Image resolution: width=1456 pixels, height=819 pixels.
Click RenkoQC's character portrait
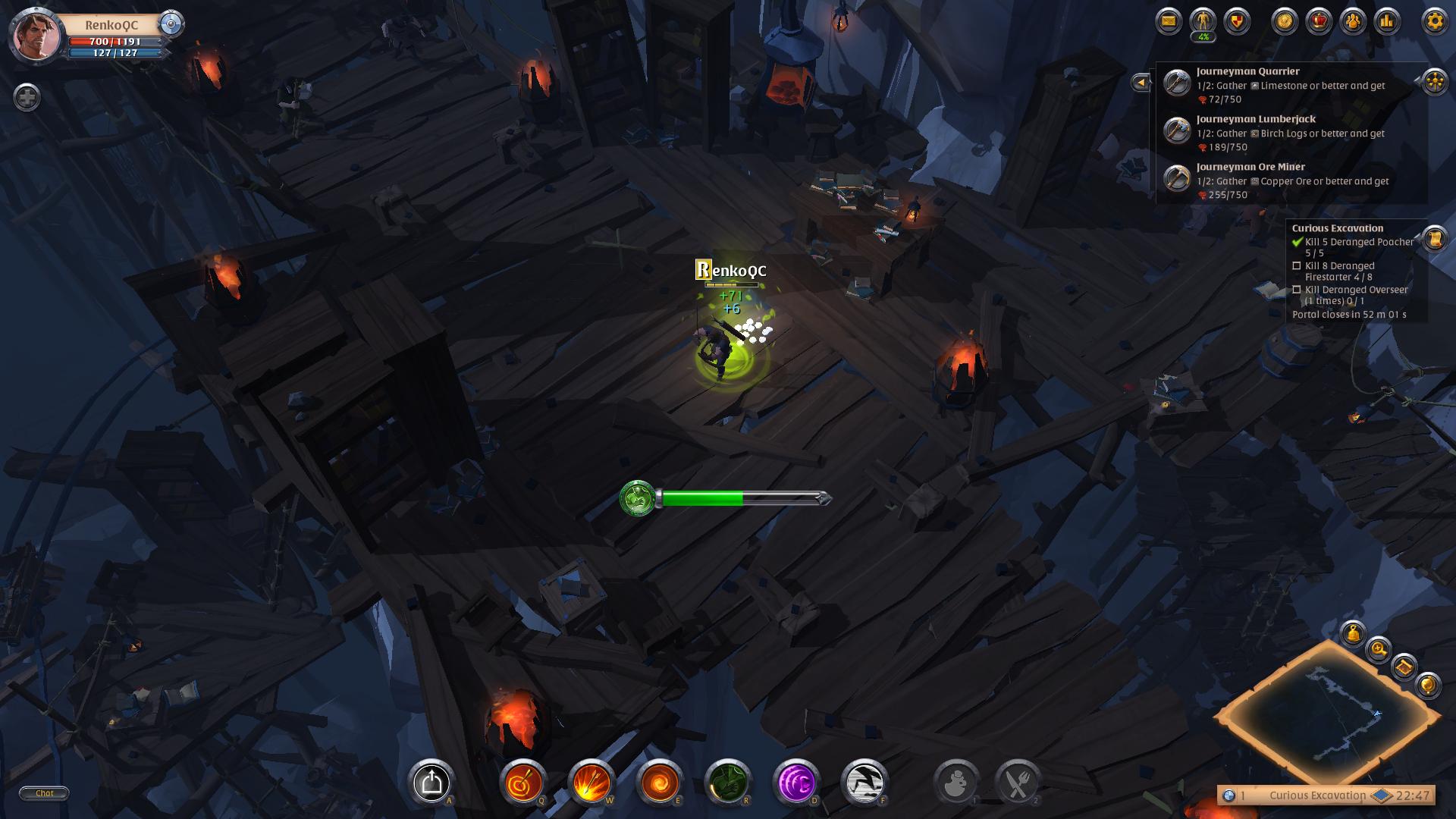pyautogui.click(x=36, y=34)
